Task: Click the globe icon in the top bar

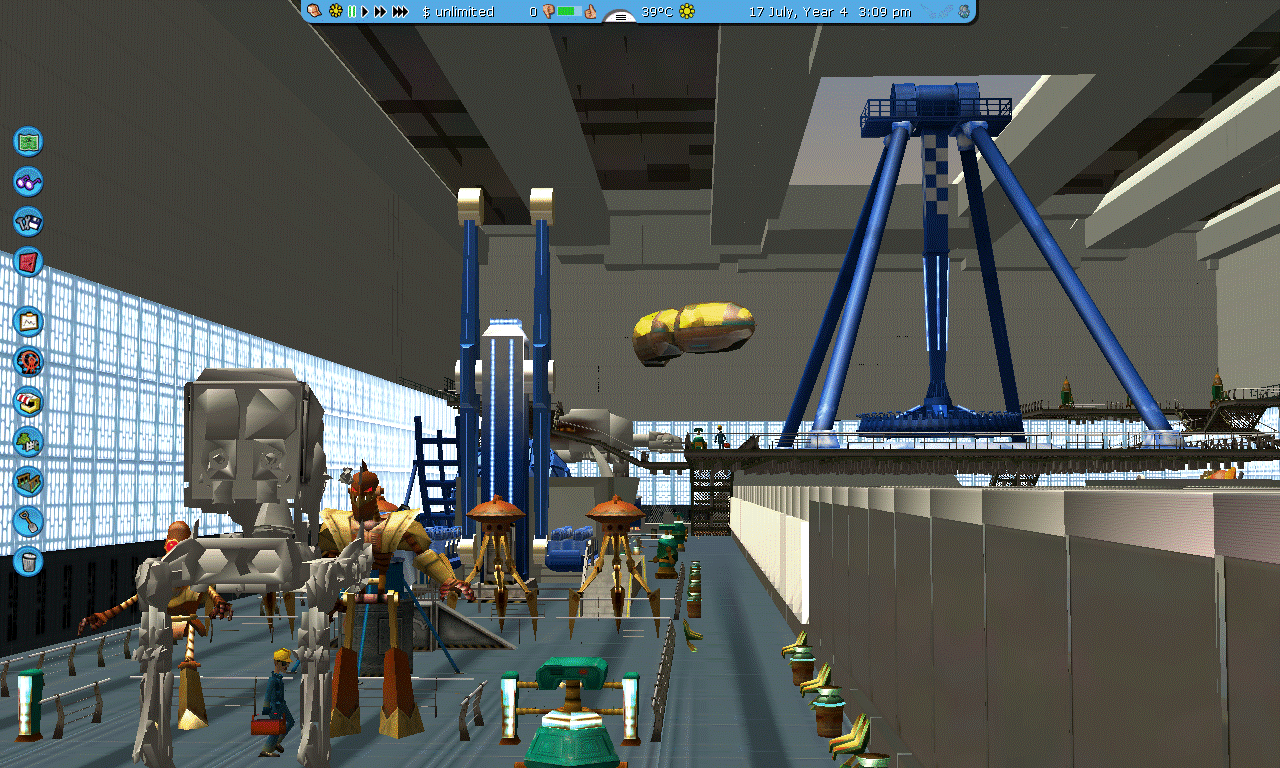Action: coord(964,12)
